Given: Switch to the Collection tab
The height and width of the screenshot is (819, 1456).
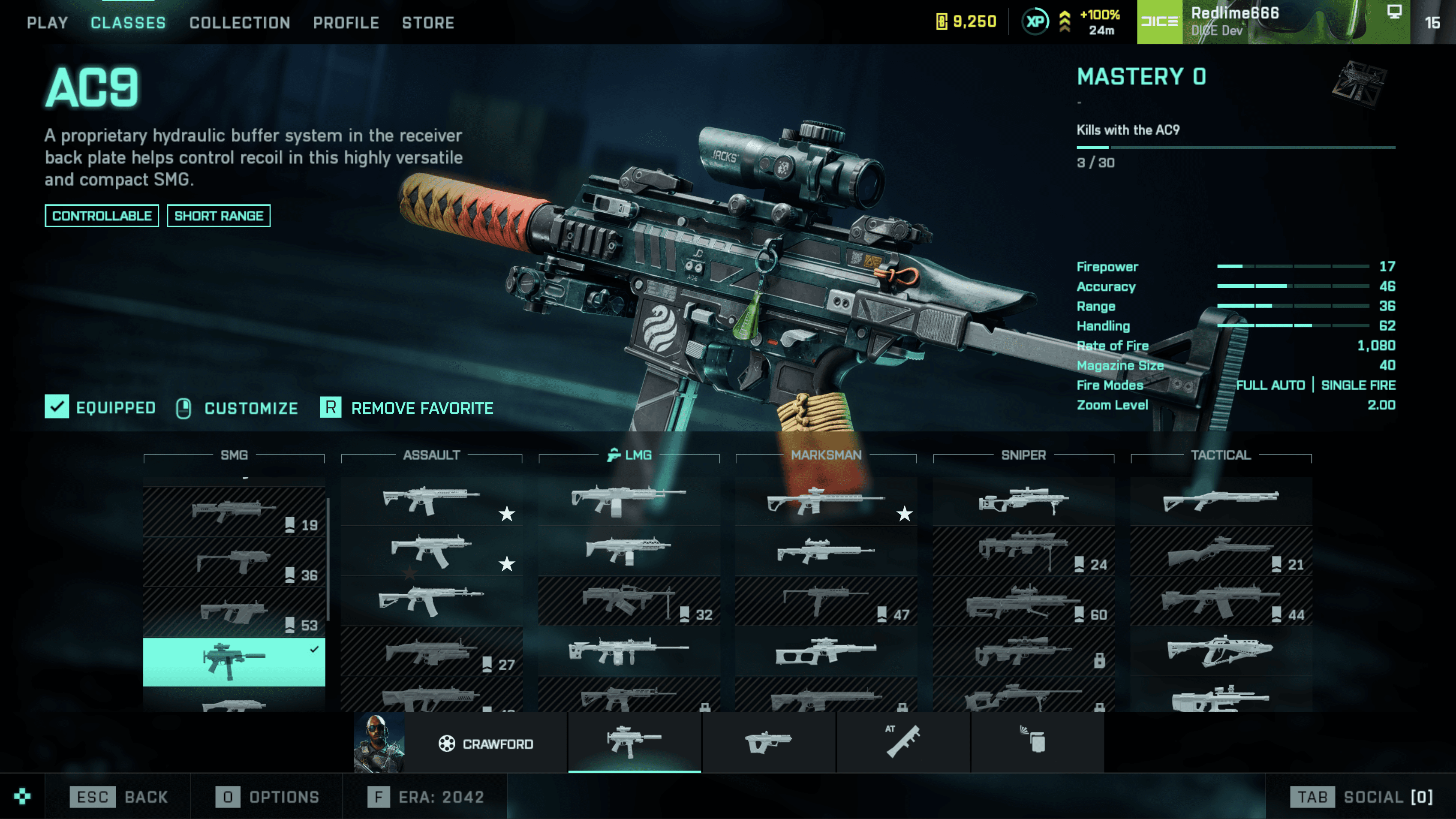Looking at the screenshot, I should (x=240, y=23).
